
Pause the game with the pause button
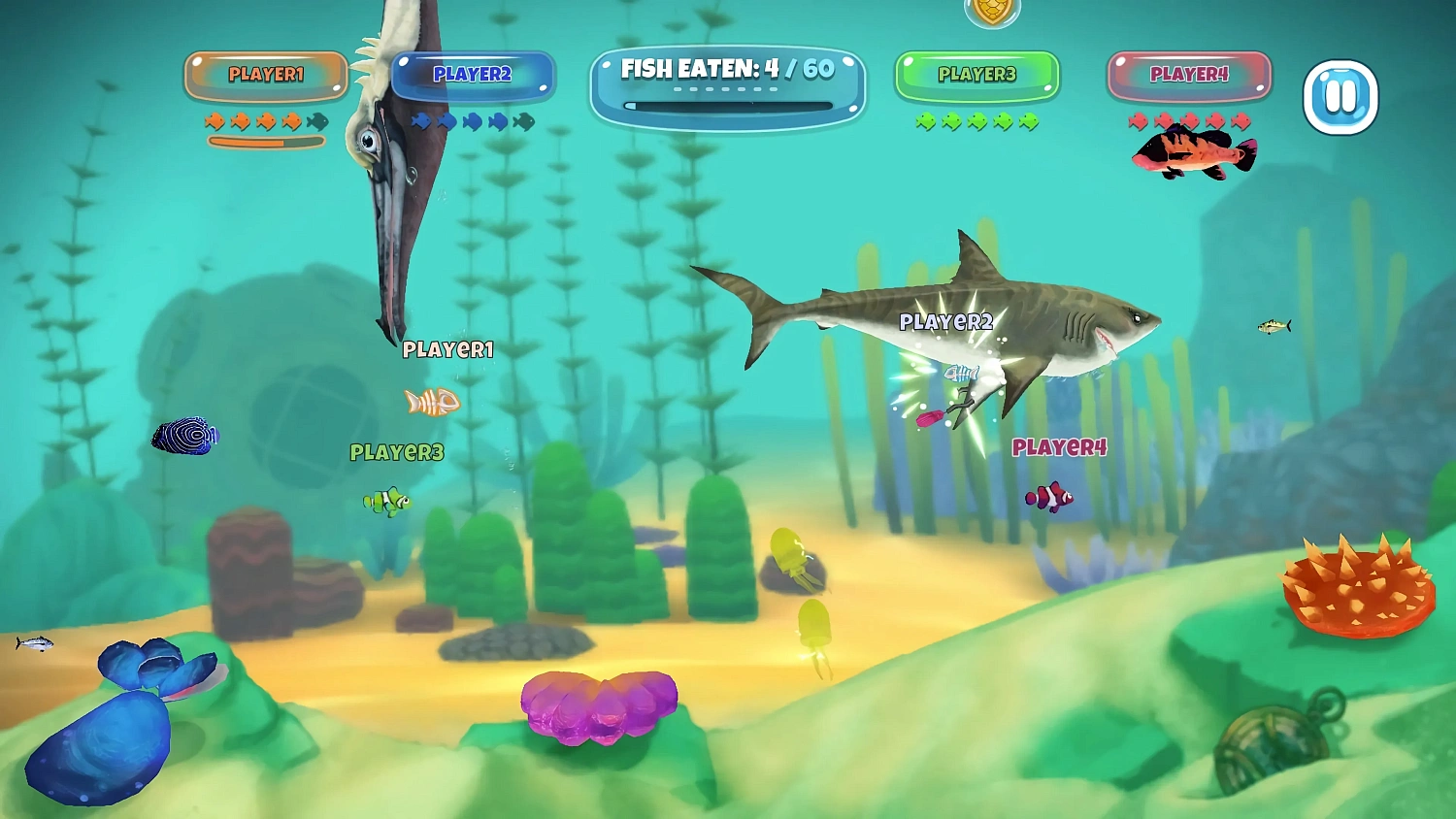[x=1340, y=94]
